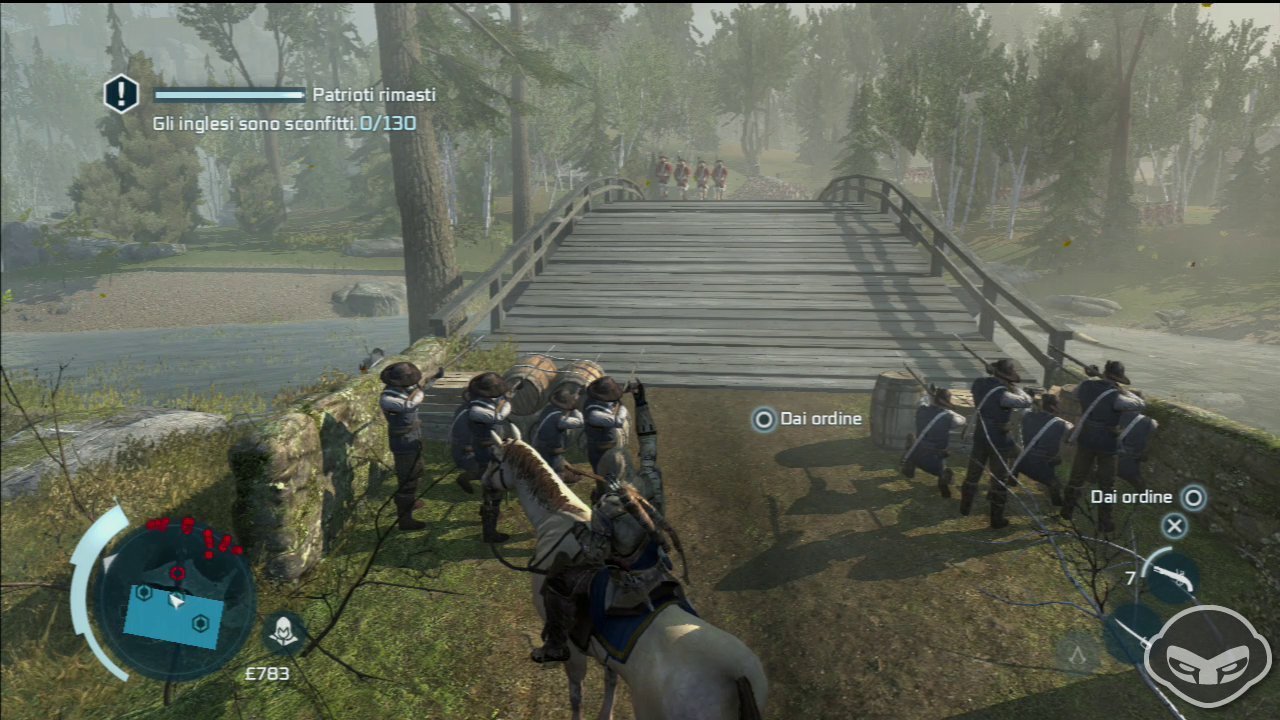
Task: Select the hooded assassin recruit icon
Action: tap(284, 632)
